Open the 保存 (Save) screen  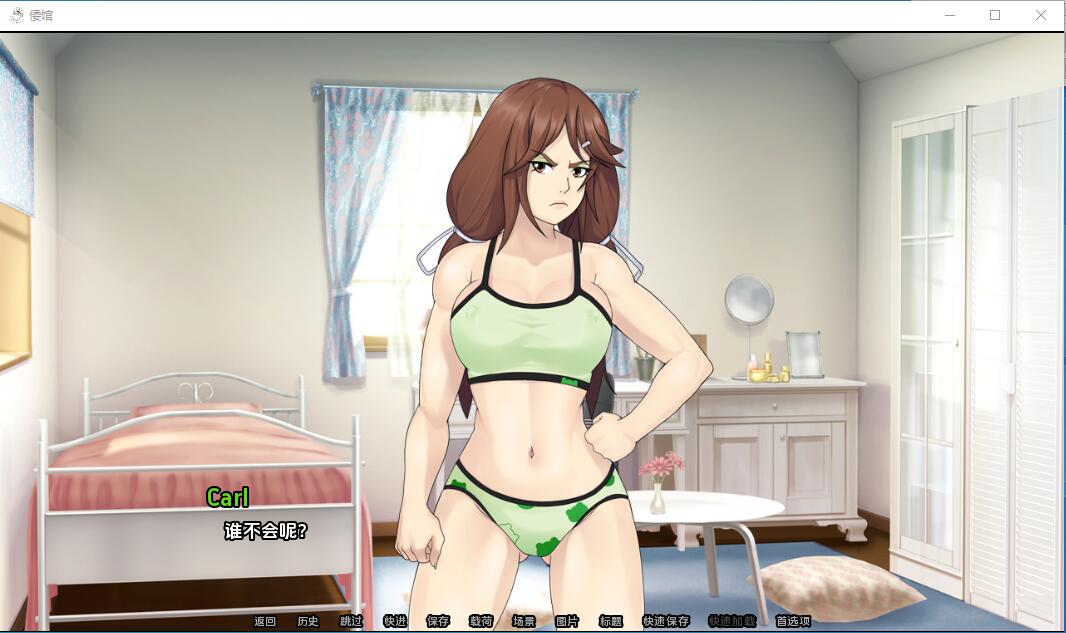(x=438, y=621)
